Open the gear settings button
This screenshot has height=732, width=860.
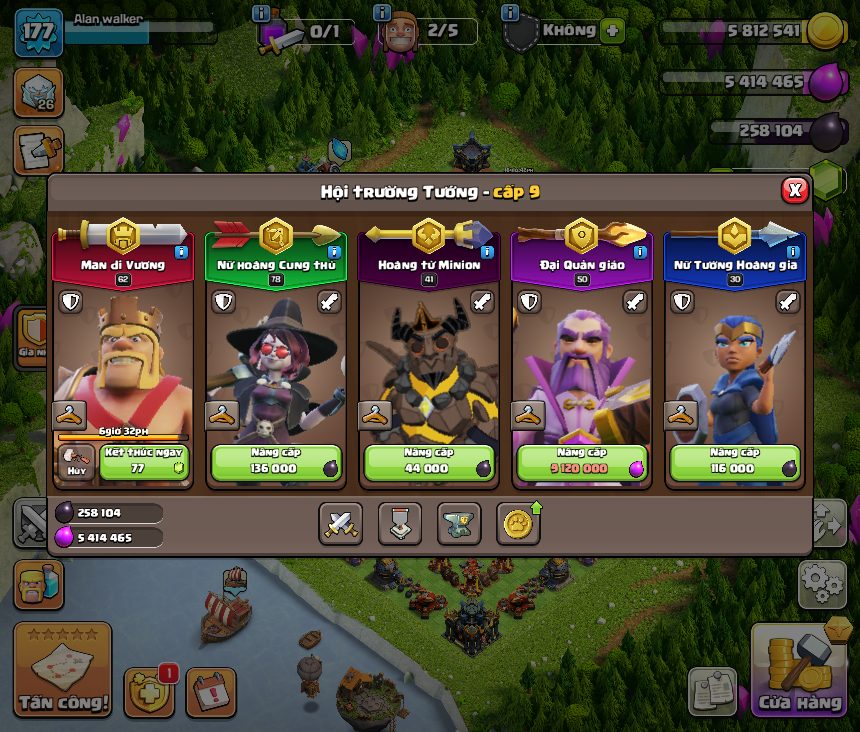821,584
